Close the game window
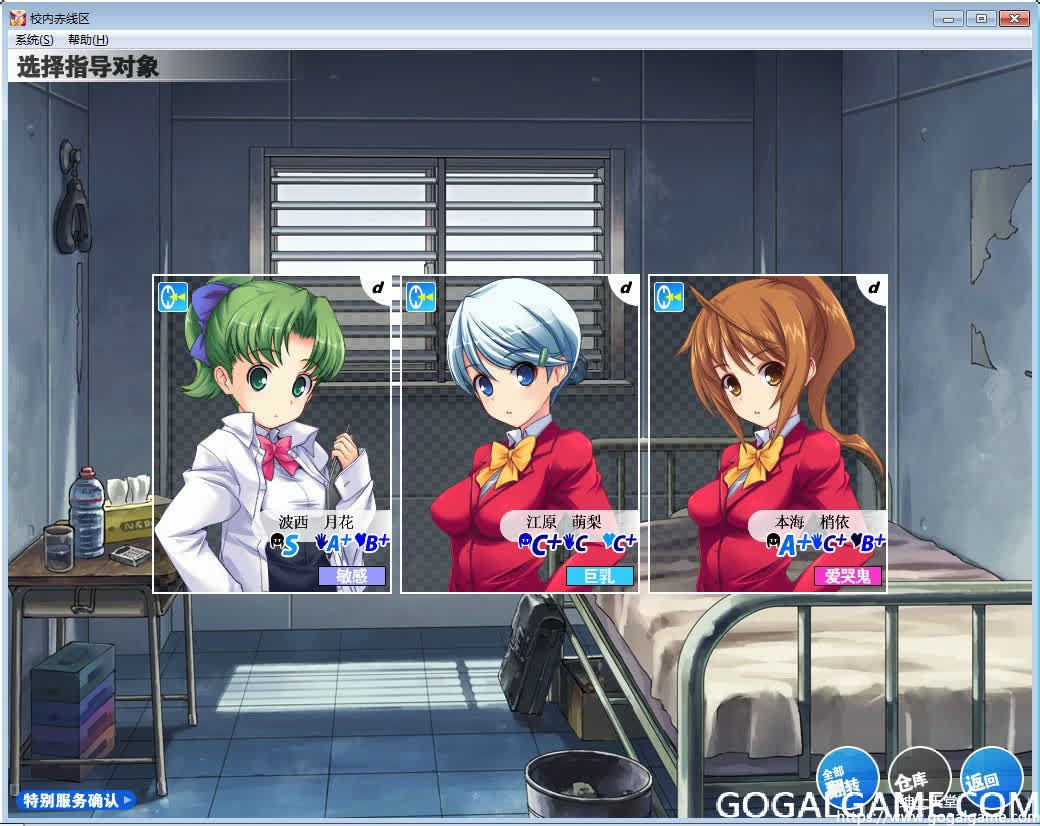Screen dimensions: 1040x826 coord(1012,18)
